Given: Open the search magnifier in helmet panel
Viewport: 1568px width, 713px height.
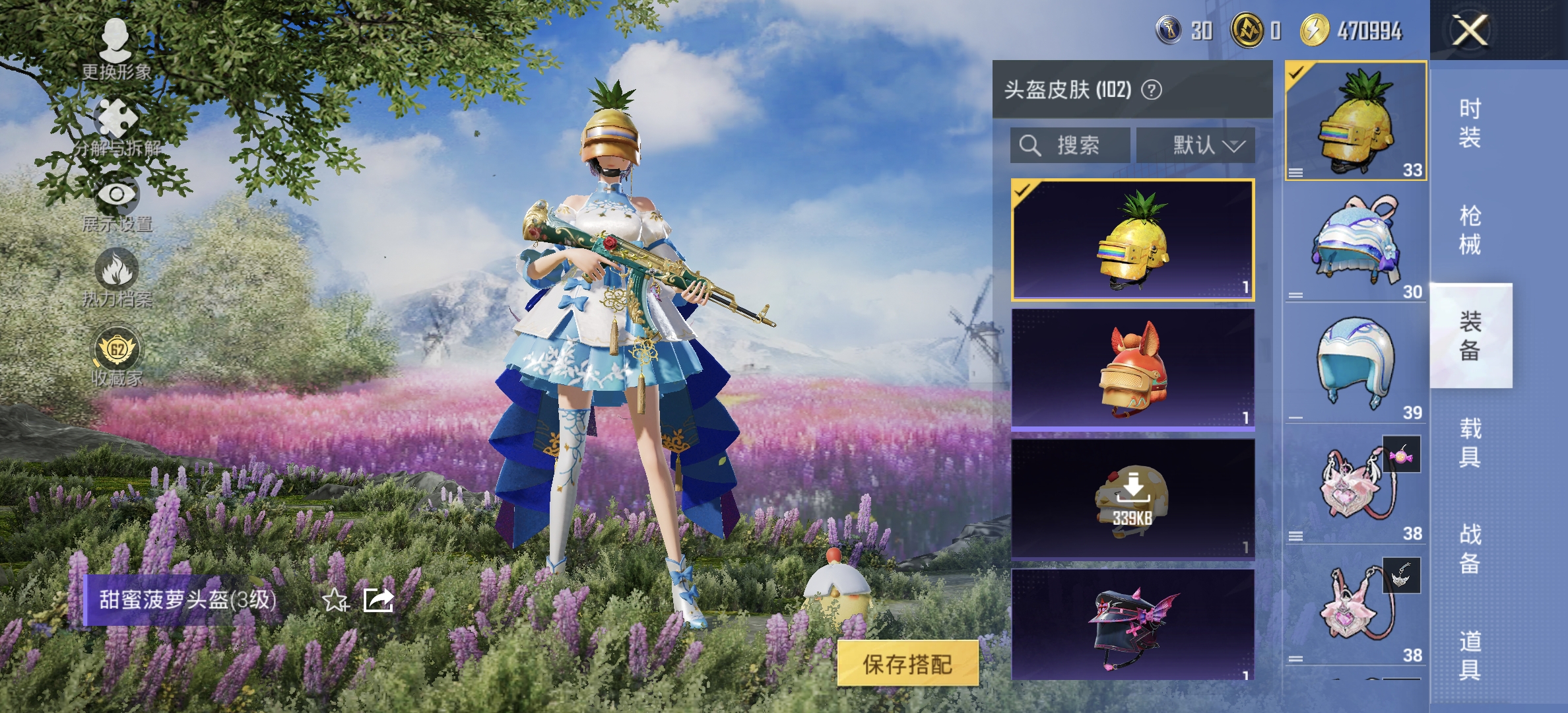Looking at the screenshot, I should point(1030,145).
